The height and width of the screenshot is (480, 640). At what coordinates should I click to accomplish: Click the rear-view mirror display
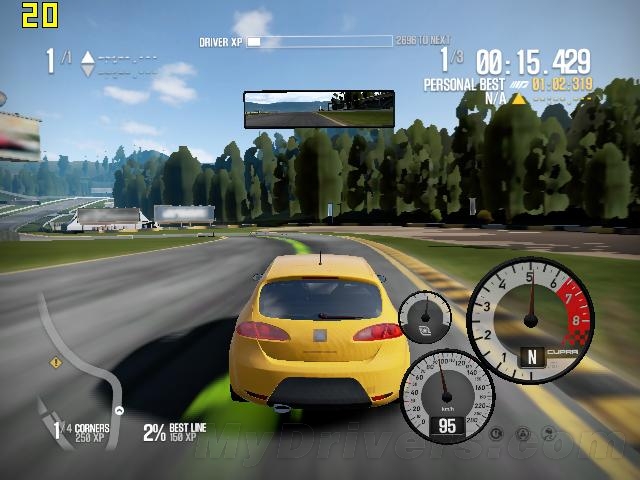coord(318,109)
